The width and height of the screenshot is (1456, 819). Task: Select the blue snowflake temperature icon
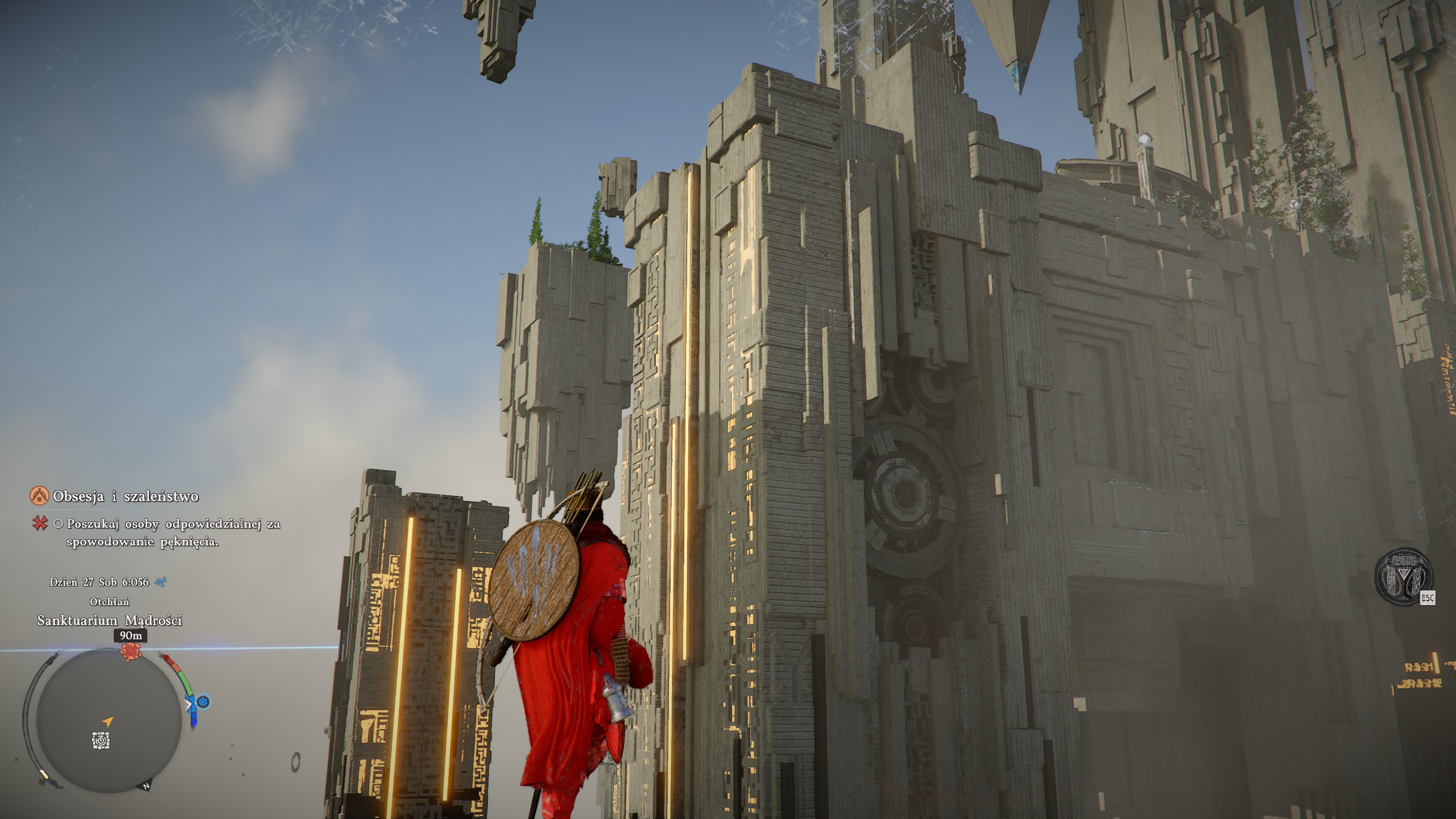(x=203, y=702)
